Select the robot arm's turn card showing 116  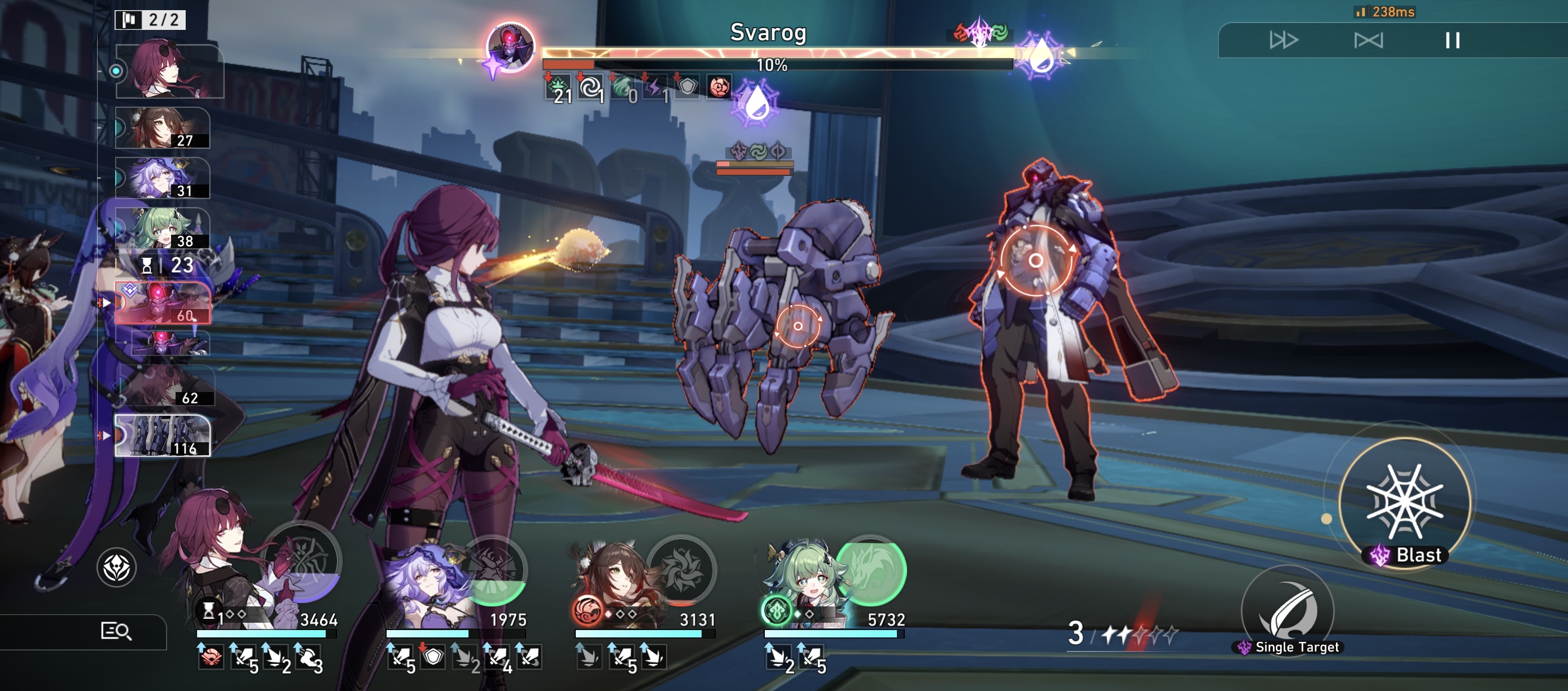[x=163, y=435]
